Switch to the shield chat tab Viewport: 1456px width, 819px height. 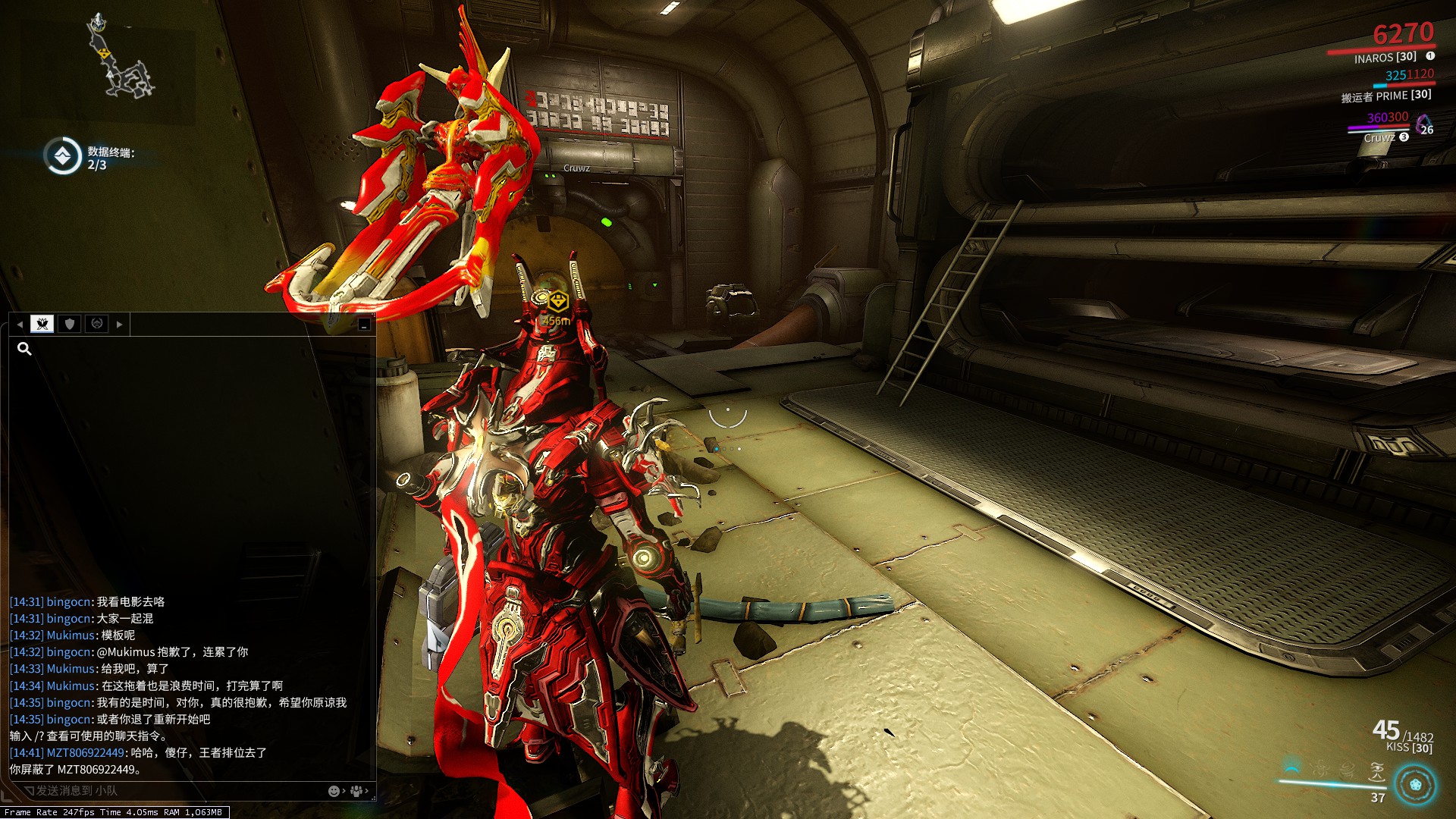coord(70,324)
